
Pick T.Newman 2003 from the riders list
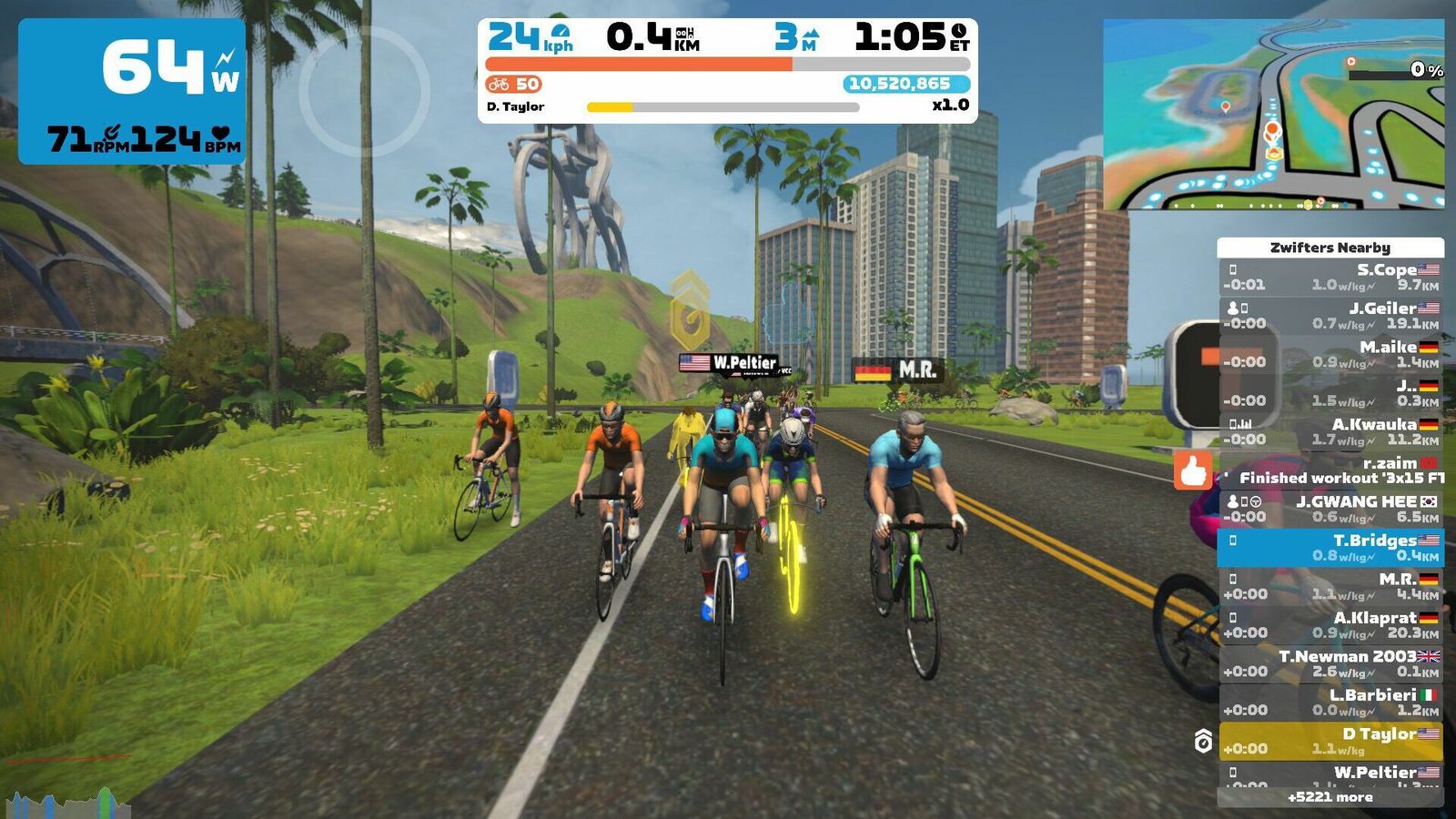pyautogui.click(x=1330, y=663)
